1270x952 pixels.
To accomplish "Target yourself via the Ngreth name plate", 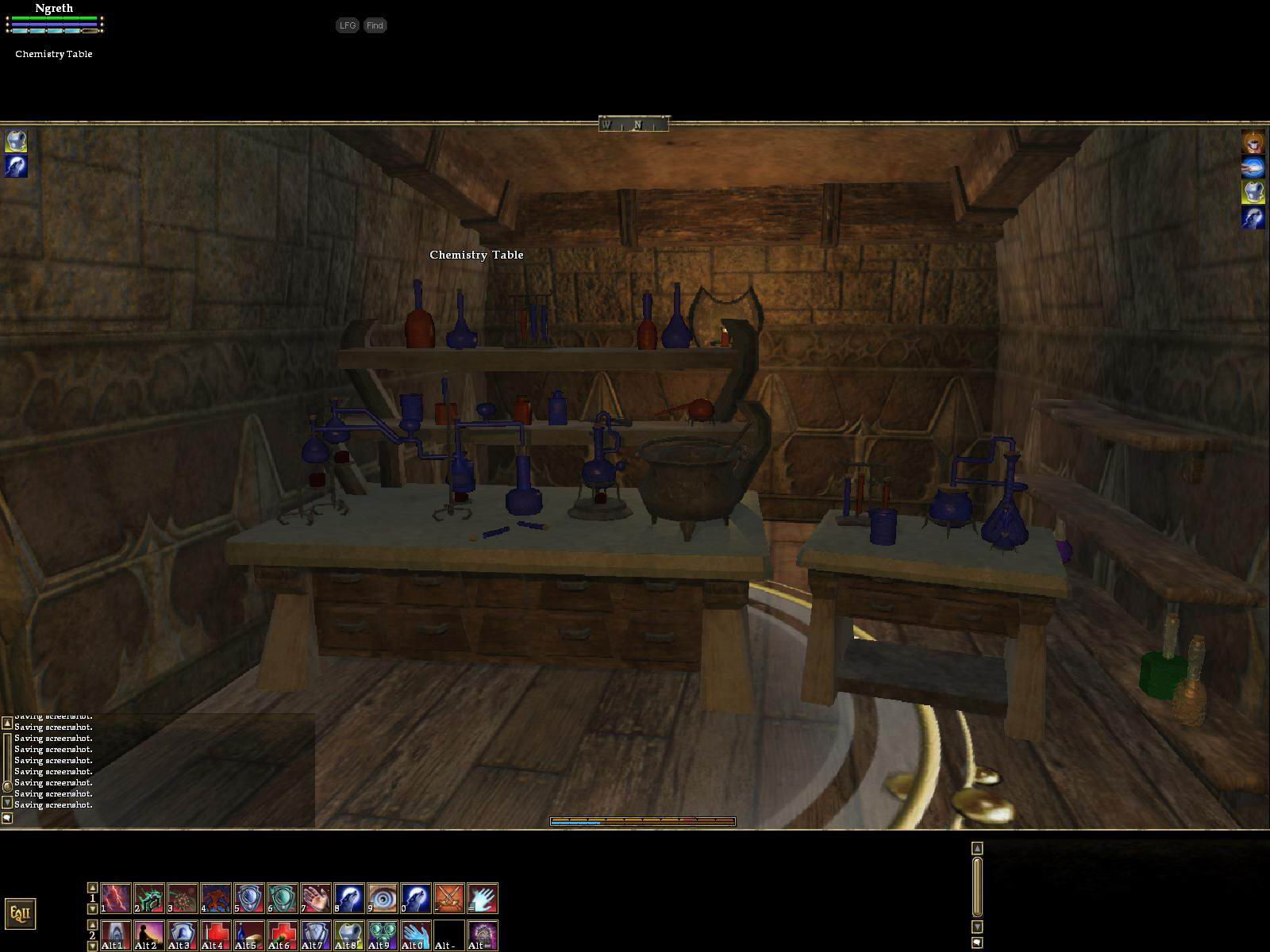I will tap(54, 9).
